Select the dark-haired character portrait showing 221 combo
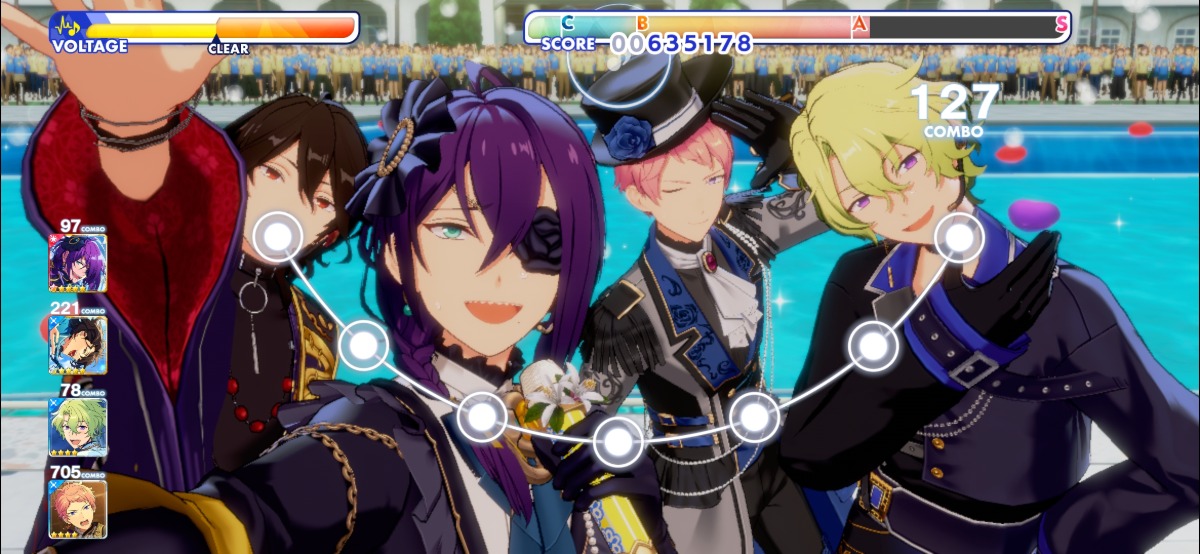The width and height of the screenshot is (1200, 554). coord(77,345)
